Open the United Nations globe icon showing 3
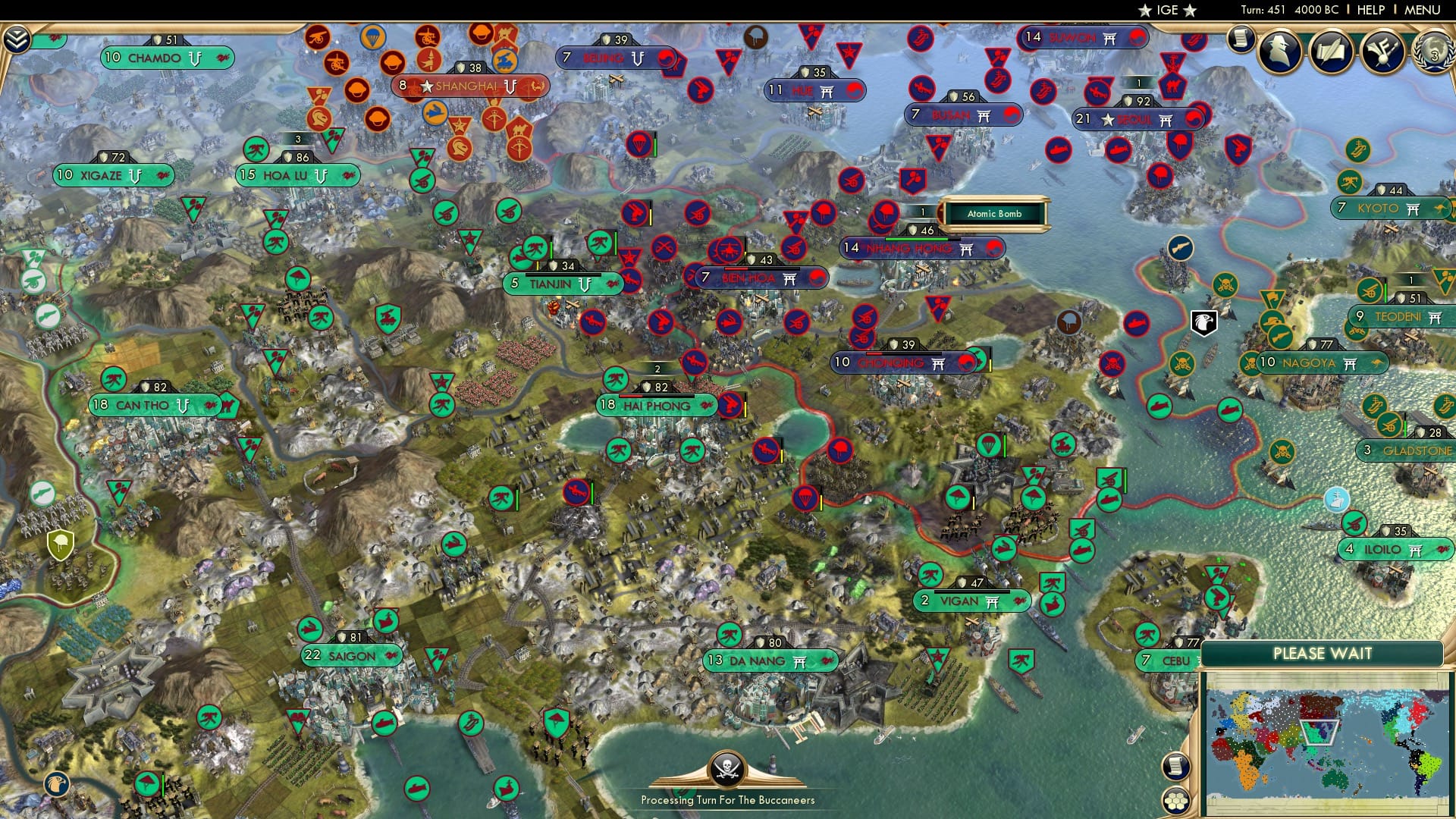This screenshot has height=819, width=1456. tap(1433, 52)
